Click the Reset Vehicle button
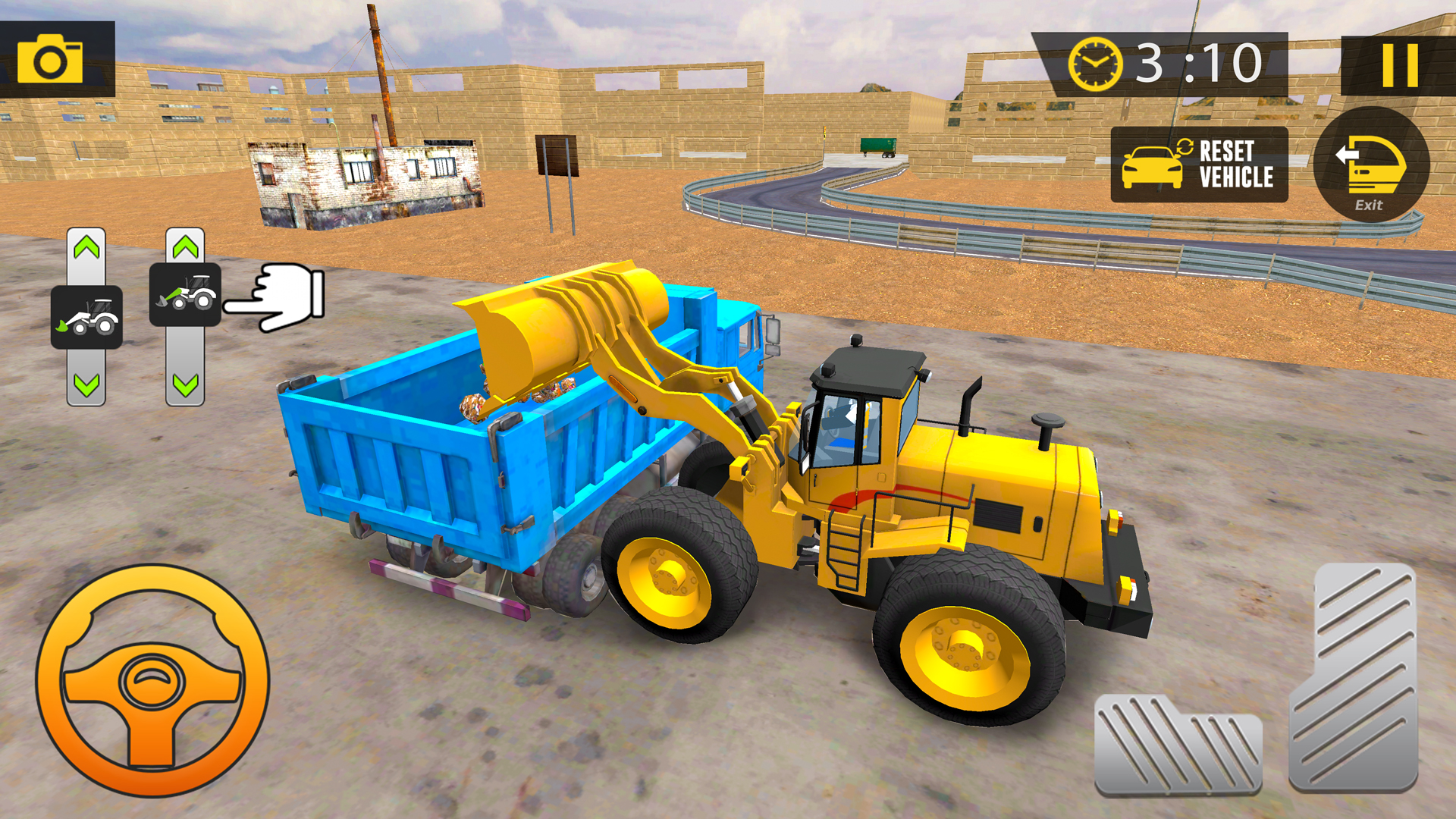 [x=1200, y=163]
